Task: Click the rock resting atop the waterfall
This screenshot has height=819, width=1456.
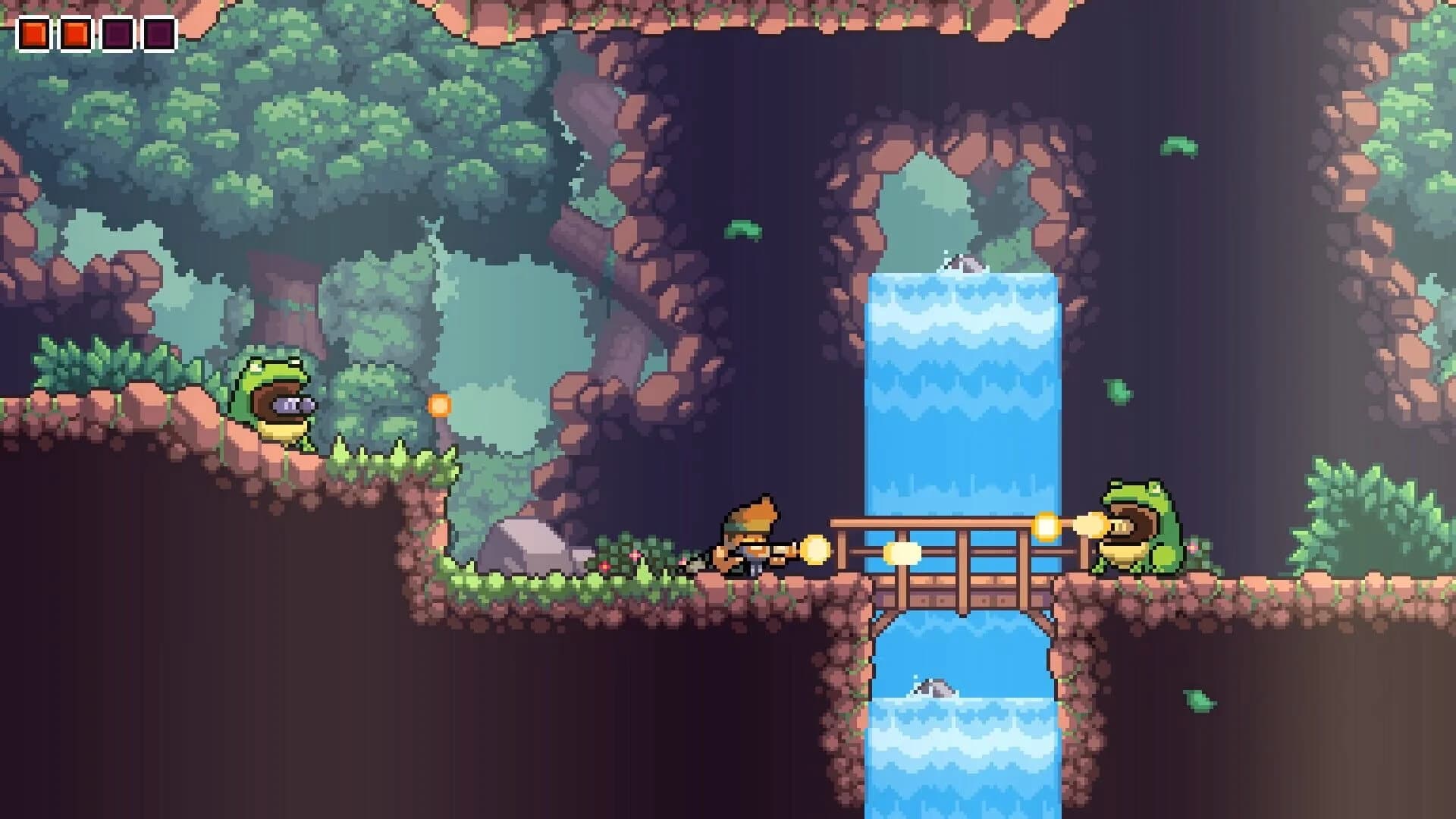Action: coord(963,264)
